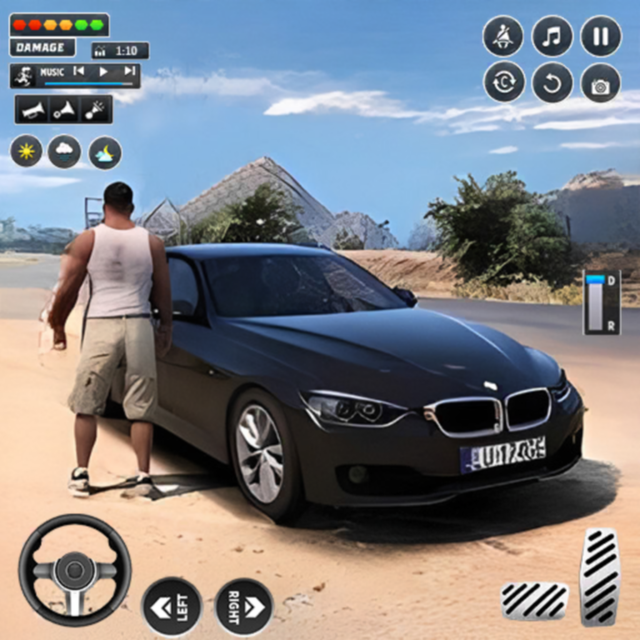Fasten the seatbelt icon button
640x640 pixels.
pyautogui.click(x=504, y=36)
